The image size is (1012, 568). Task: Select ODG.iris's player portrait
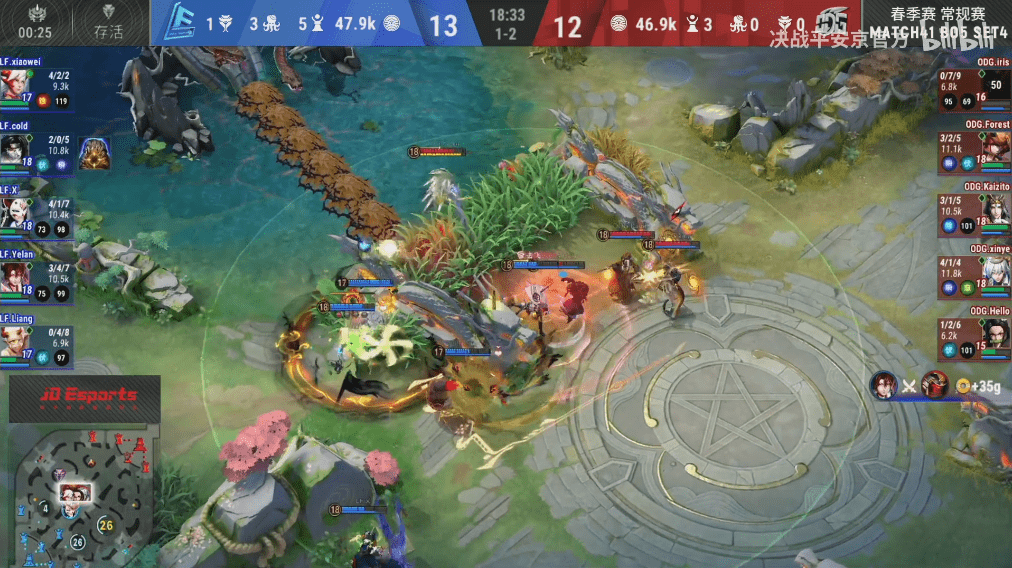[x=996, y=85]
